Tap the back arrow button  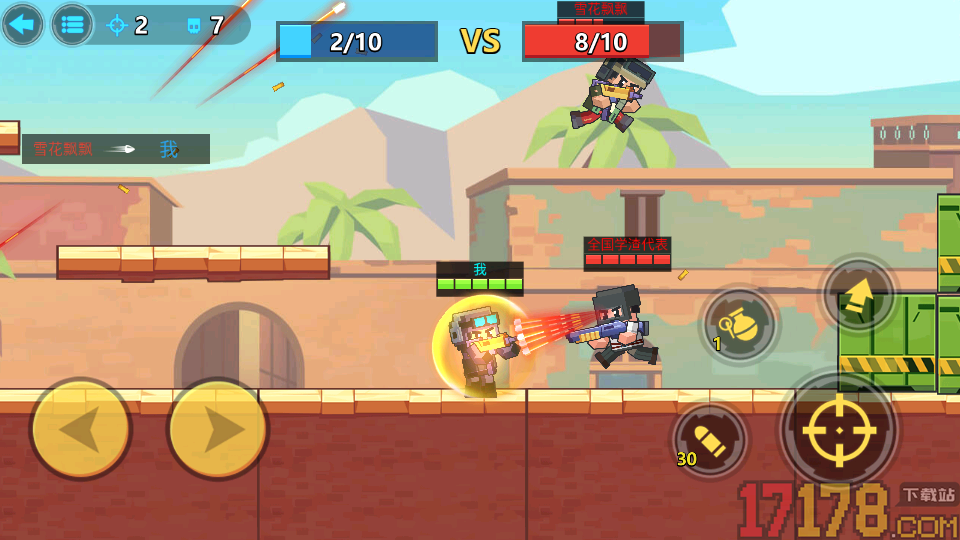click(23, 24)
